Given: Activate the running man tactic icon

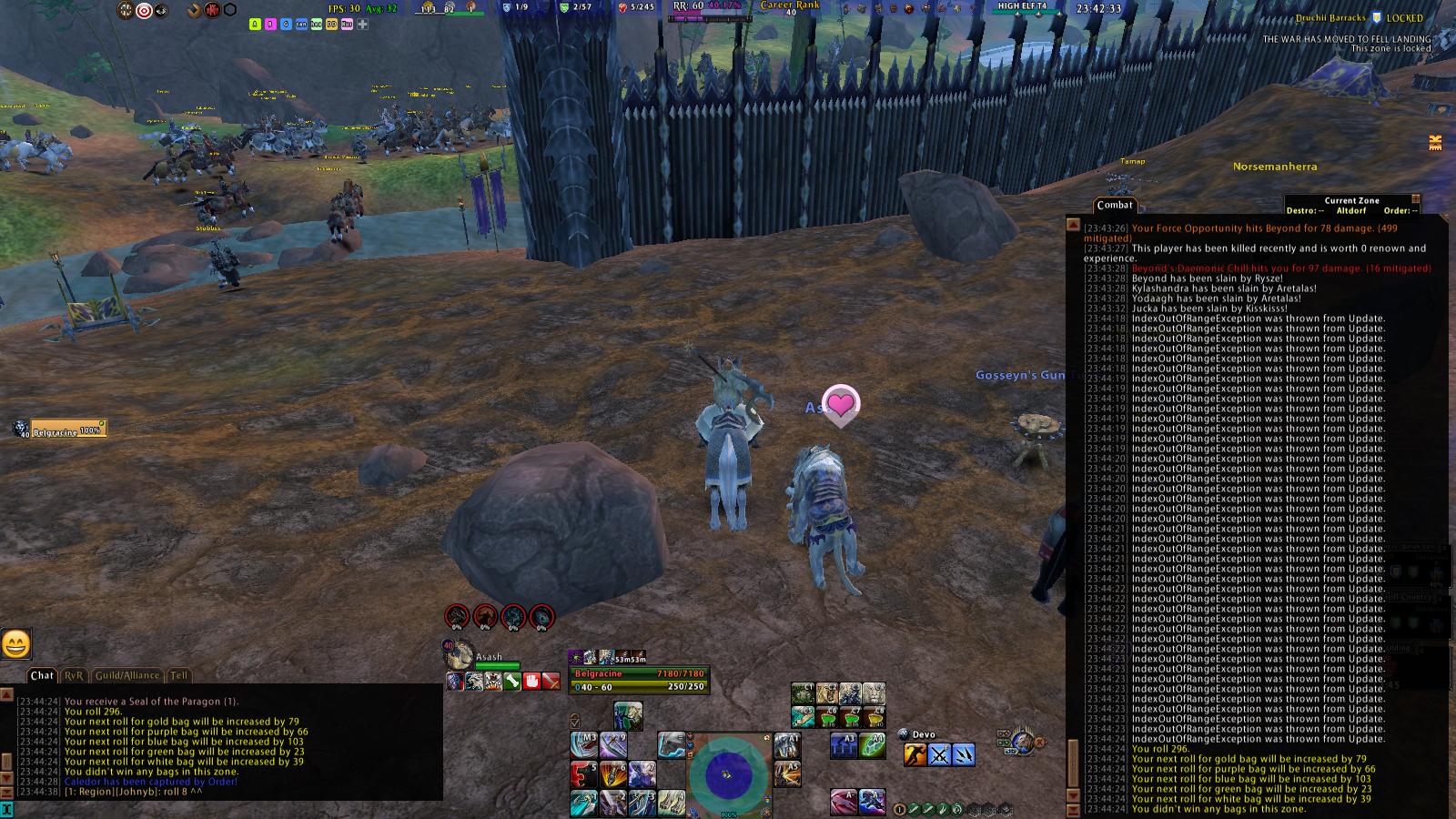Looking at the screenshot, I should [915, 754].
